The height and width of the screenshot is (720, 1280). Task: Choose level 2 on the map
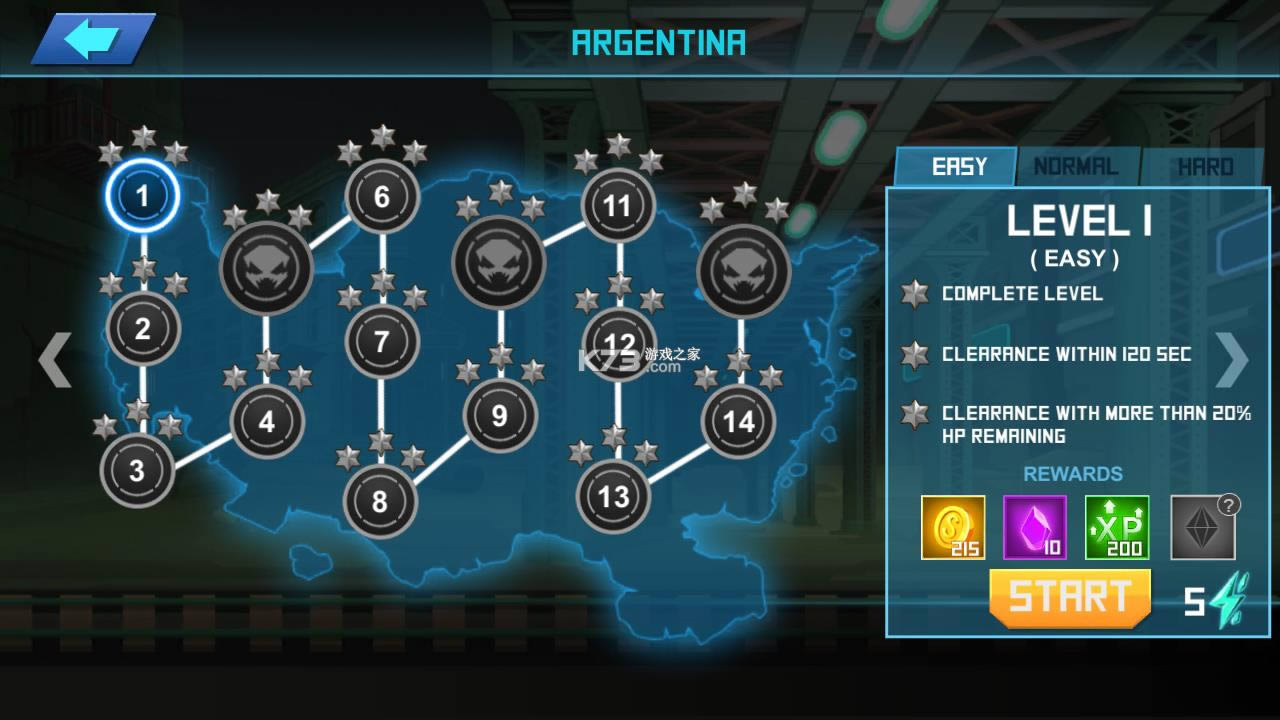[x=142, y=328]
